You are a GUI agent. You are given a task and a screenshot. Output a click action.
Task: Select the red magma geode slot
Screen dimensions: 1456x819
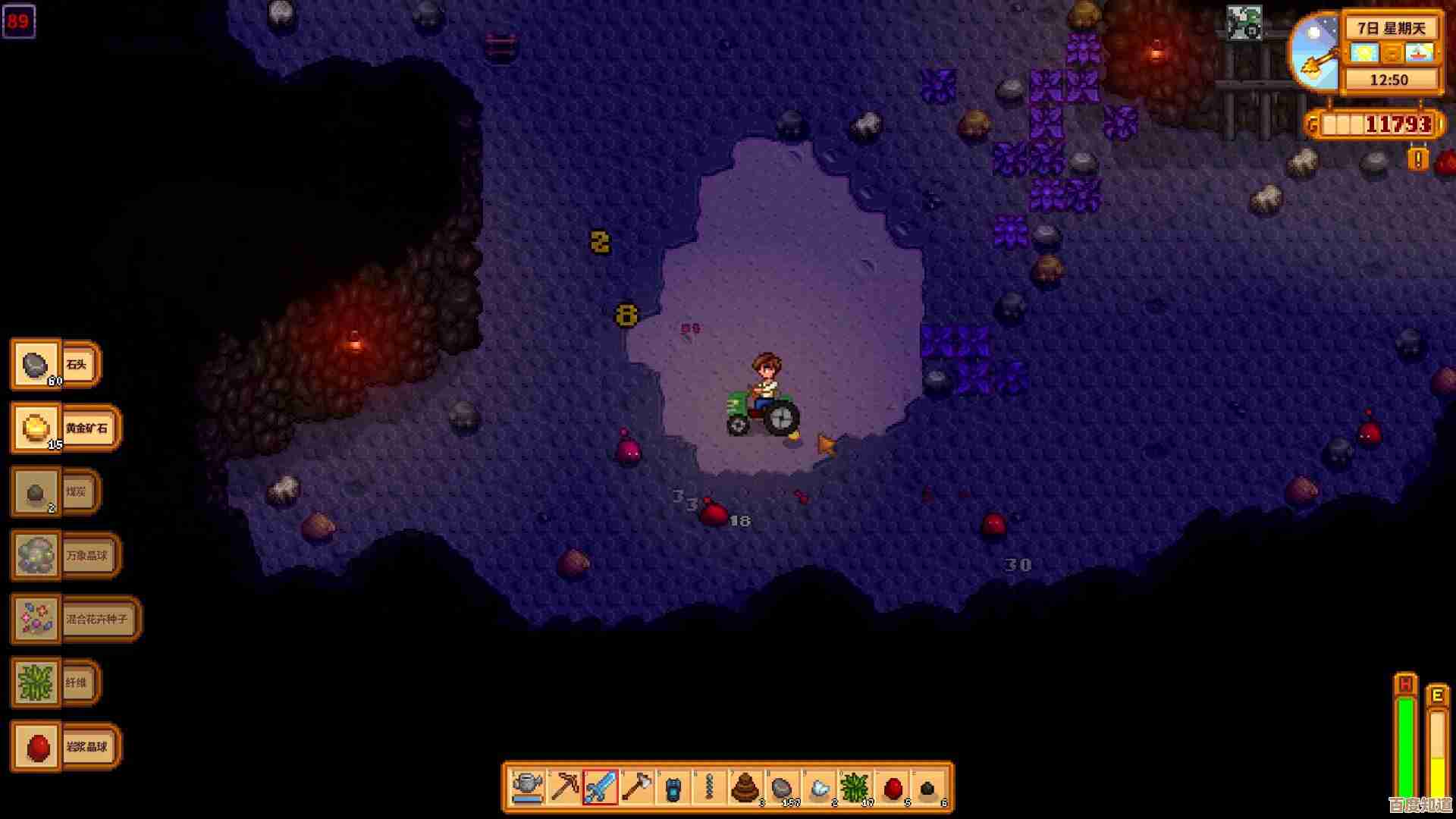tap(893, 788)
